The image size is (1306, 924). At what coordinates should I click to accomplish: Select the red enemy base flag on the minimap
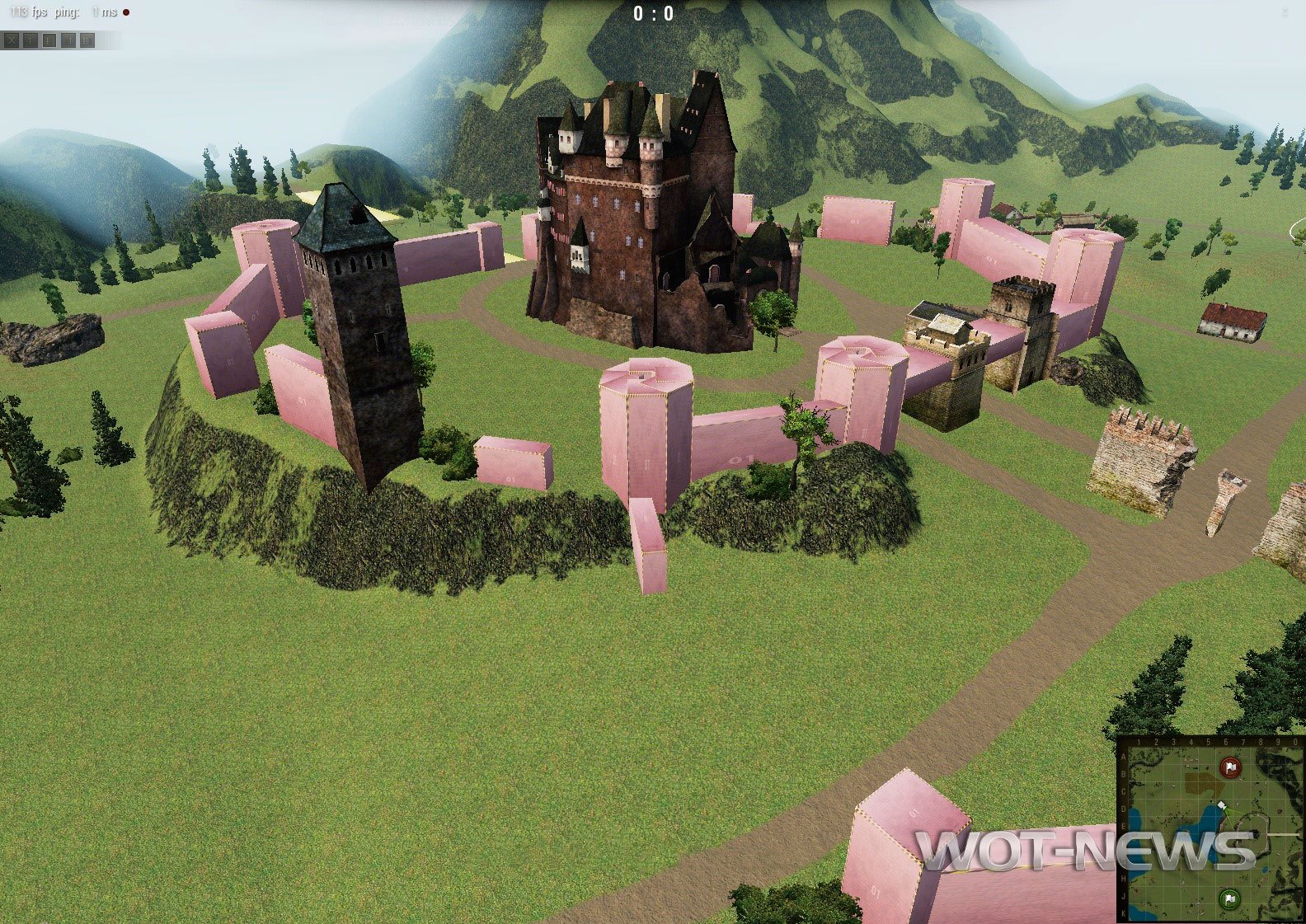(1230, 768)
